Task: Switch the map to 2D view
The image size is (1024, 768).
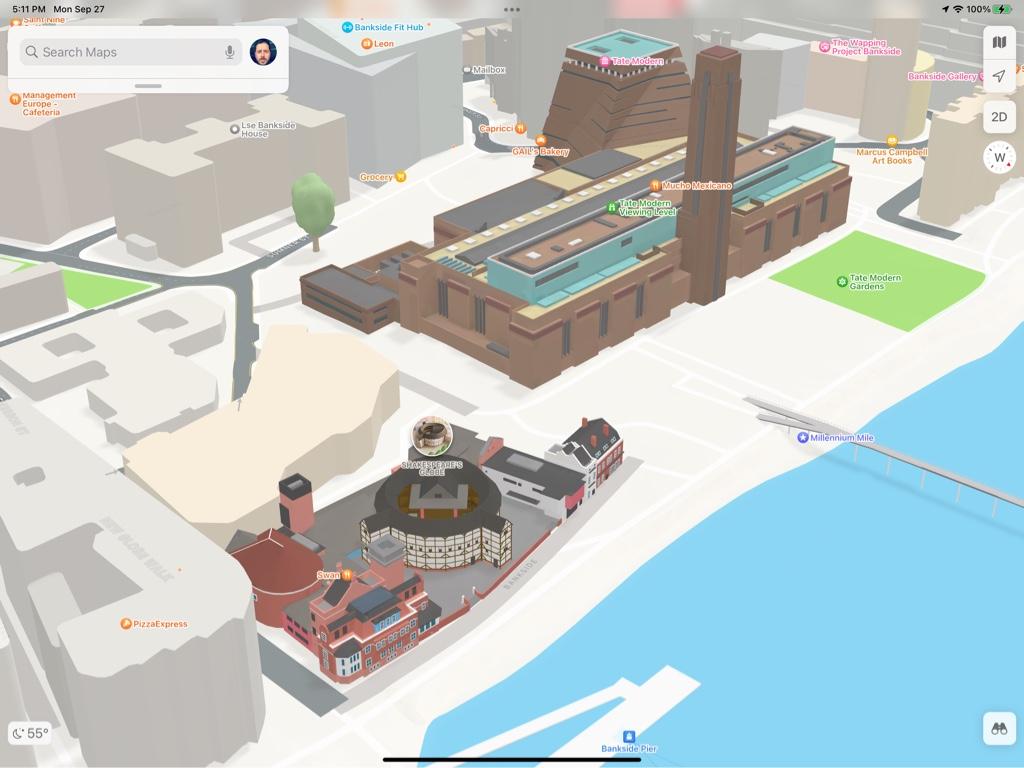Action: 998,117
